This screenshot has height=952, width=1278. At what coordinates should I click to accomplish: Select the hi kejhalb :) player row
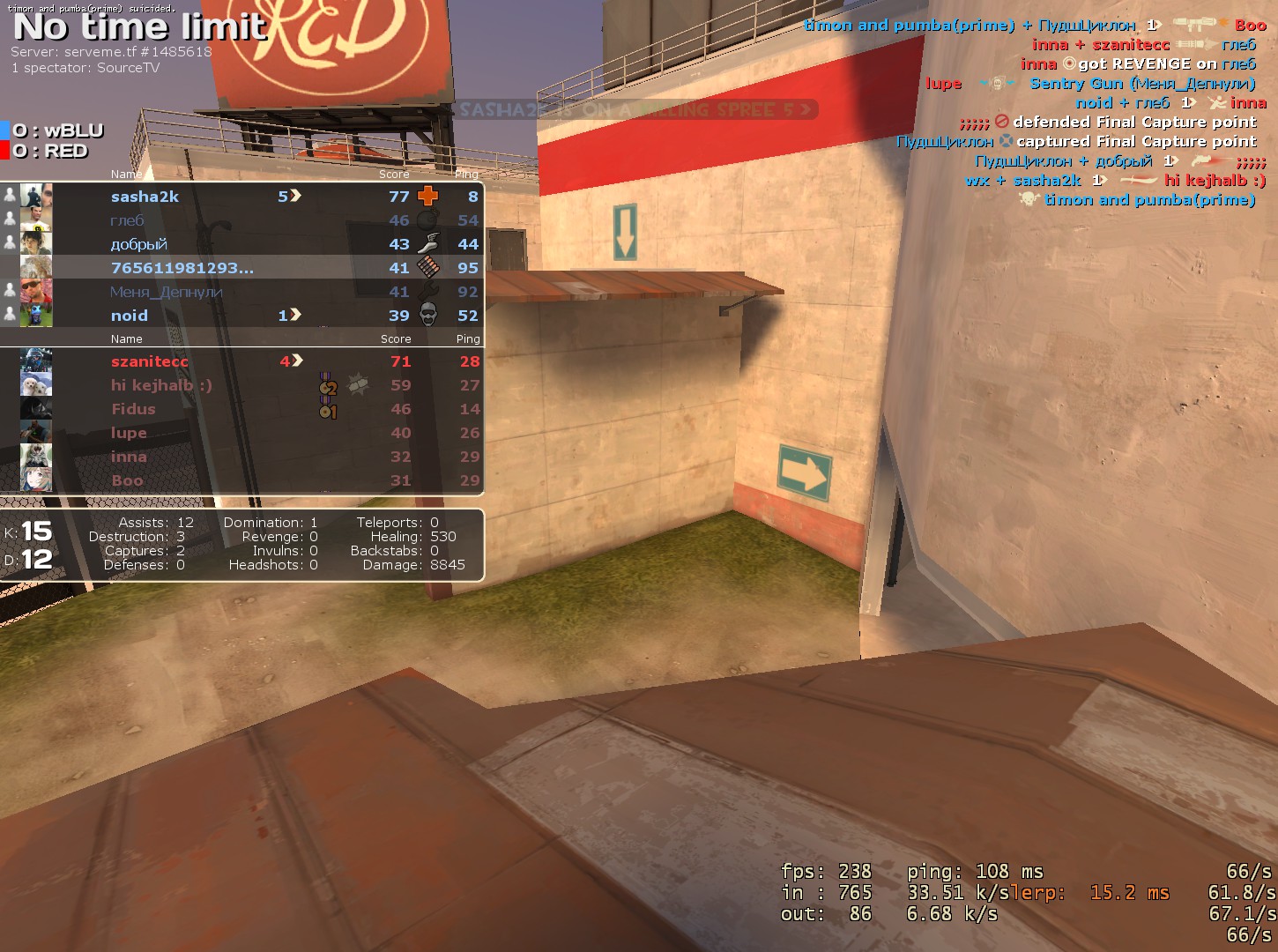coord(161,385)
